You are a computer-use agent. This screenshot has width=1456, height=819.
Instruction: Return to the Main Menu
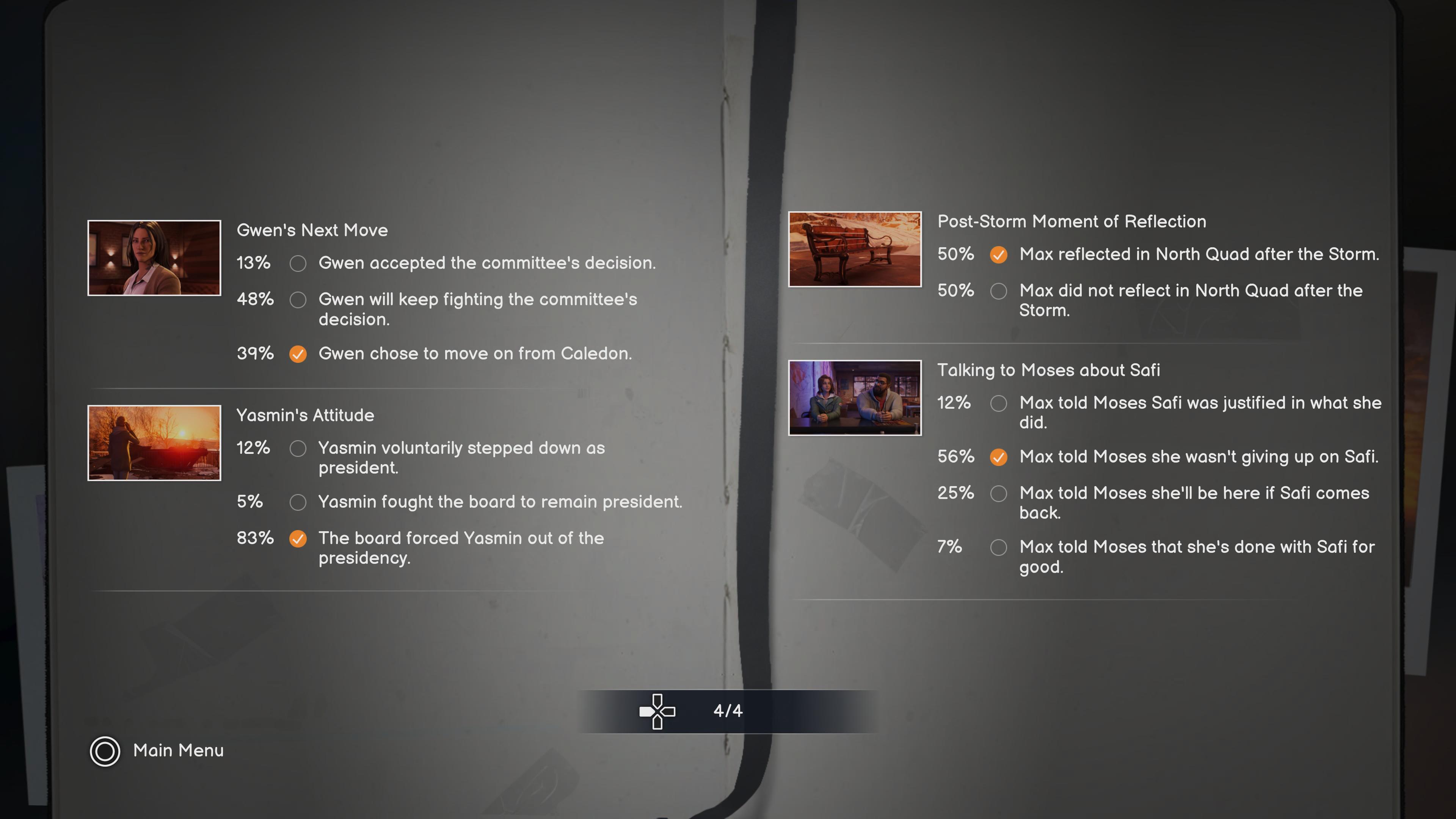(157, 751)
